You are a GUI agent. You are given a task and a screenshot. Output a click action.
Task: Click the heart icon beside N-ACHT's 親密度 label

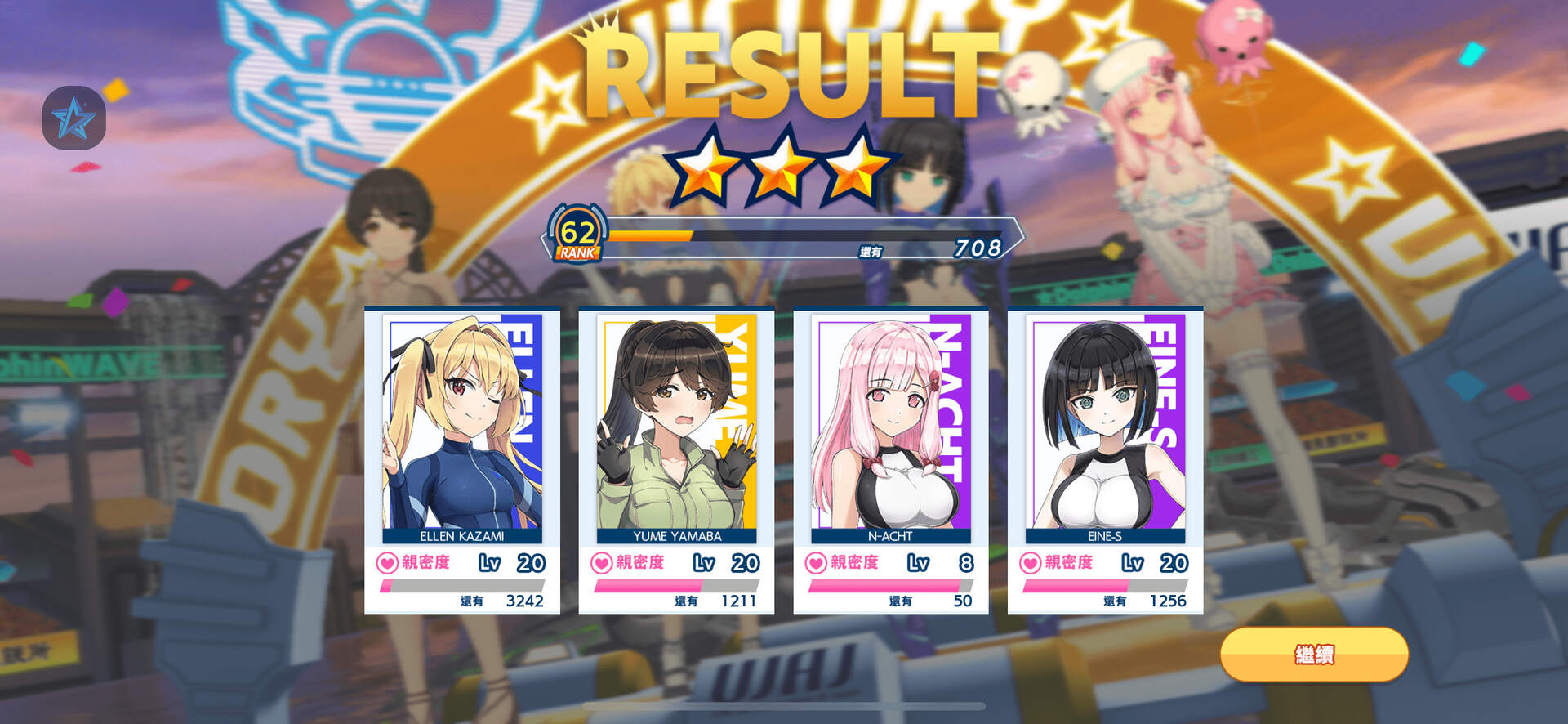click(x=818, y=562)
